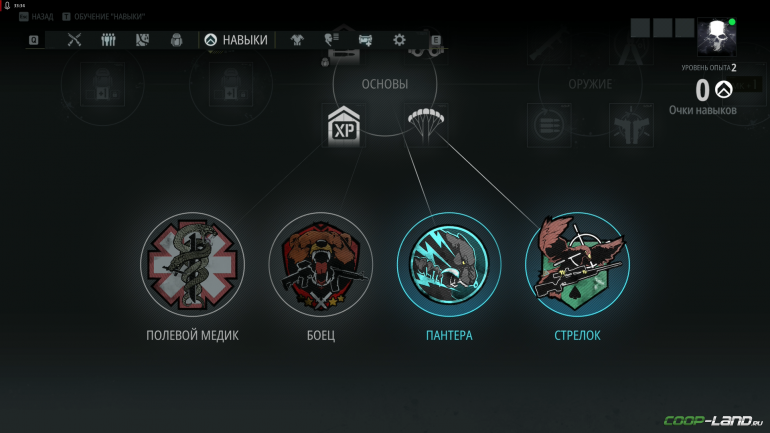Open the gear settings tab
The height and width of the screenshot is (433, 770).
pyautogui.click(x=400, y=40)
